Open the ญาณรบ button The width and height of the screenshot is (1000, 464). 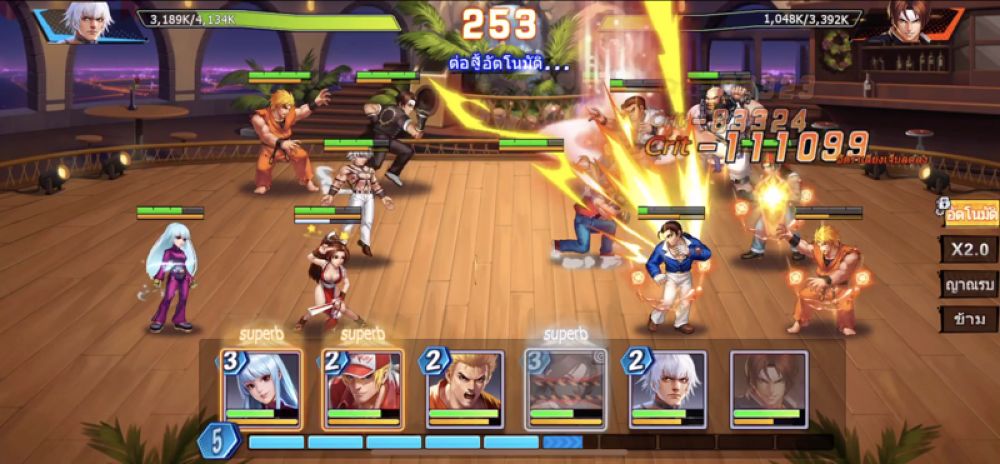point(970,284)
